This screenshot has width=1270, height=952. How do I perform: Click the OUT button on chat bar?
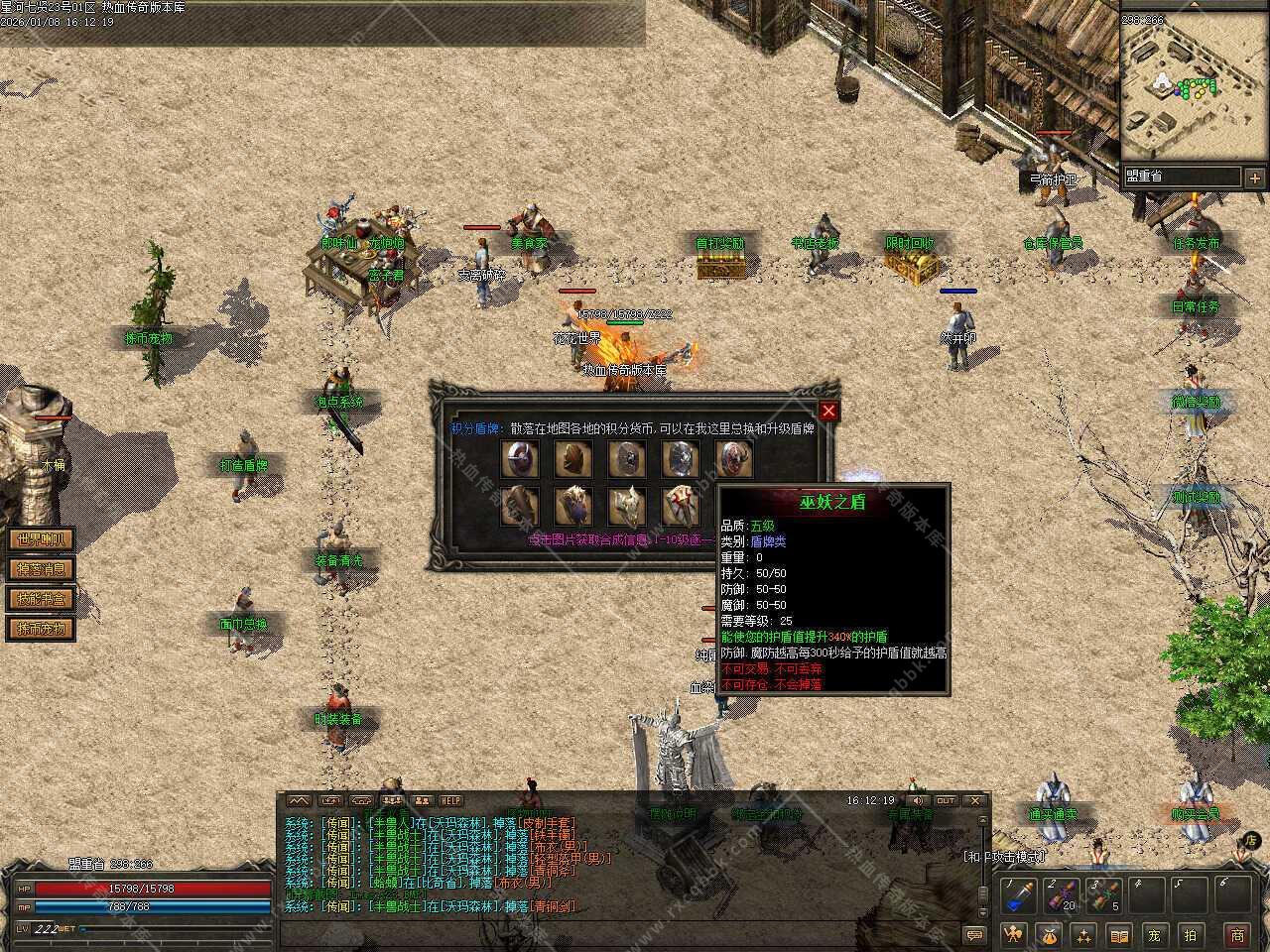pyautogui.click(x=946, y=800)
